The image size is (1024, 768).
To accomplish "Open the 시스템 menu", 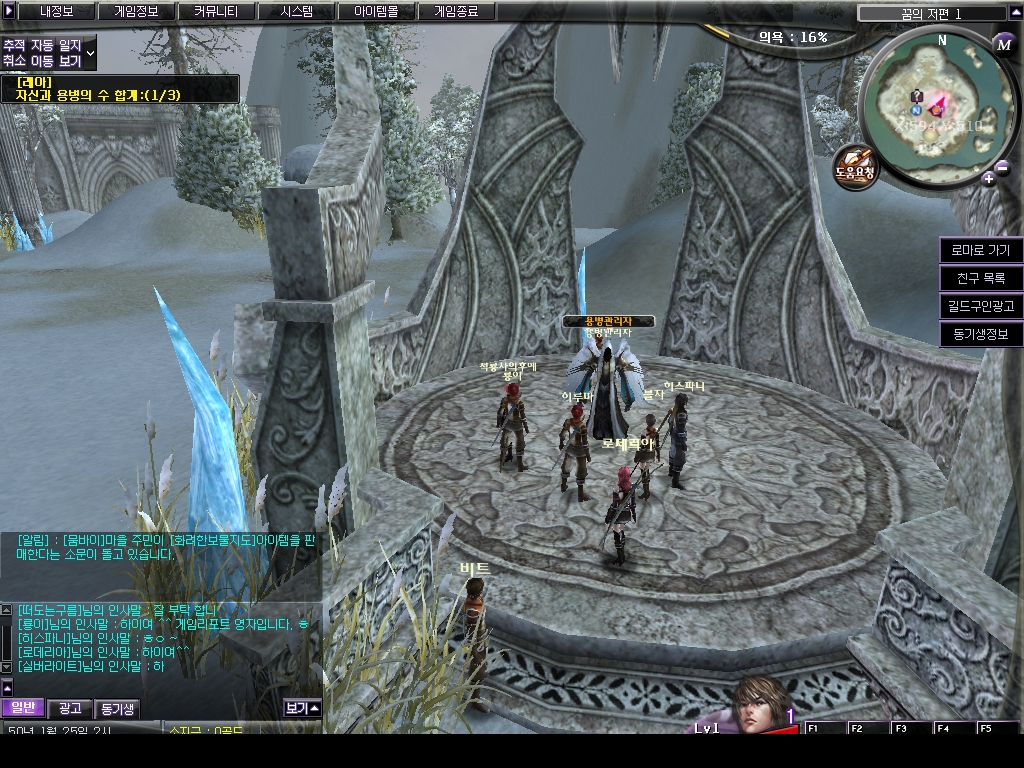I will (x=296, y=12).
